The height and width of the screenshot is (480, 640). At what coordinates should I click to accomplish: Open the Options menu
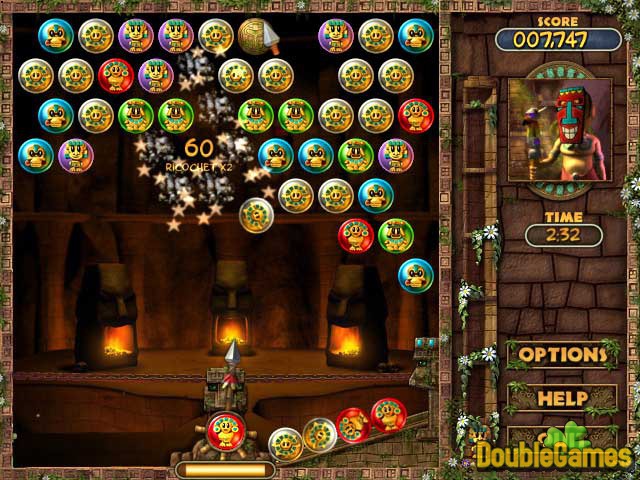pyautogui.click(x=562, y=355)
